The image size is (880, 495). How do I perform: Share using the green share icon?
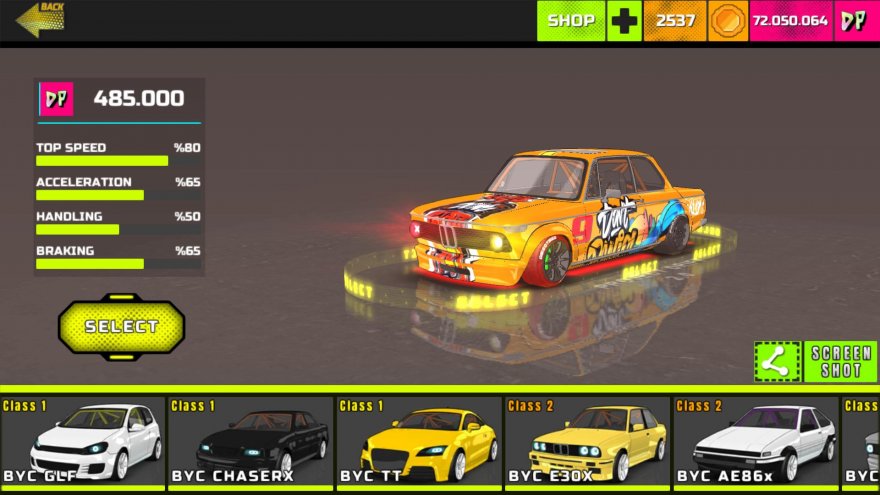point(777,362)
